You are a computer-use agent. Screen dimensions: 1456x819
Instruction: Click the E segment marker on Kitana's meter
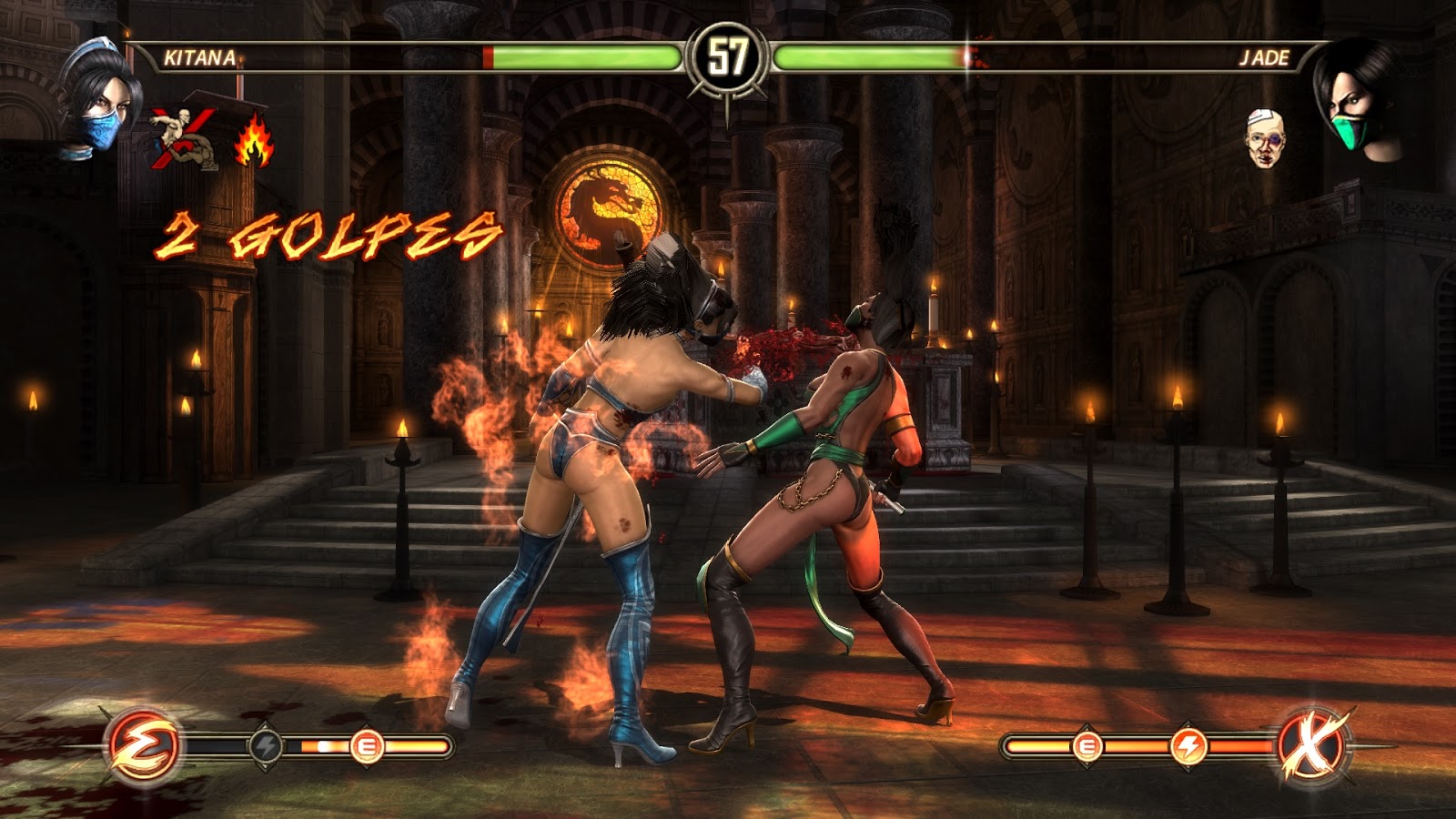(x=367, y=746)
